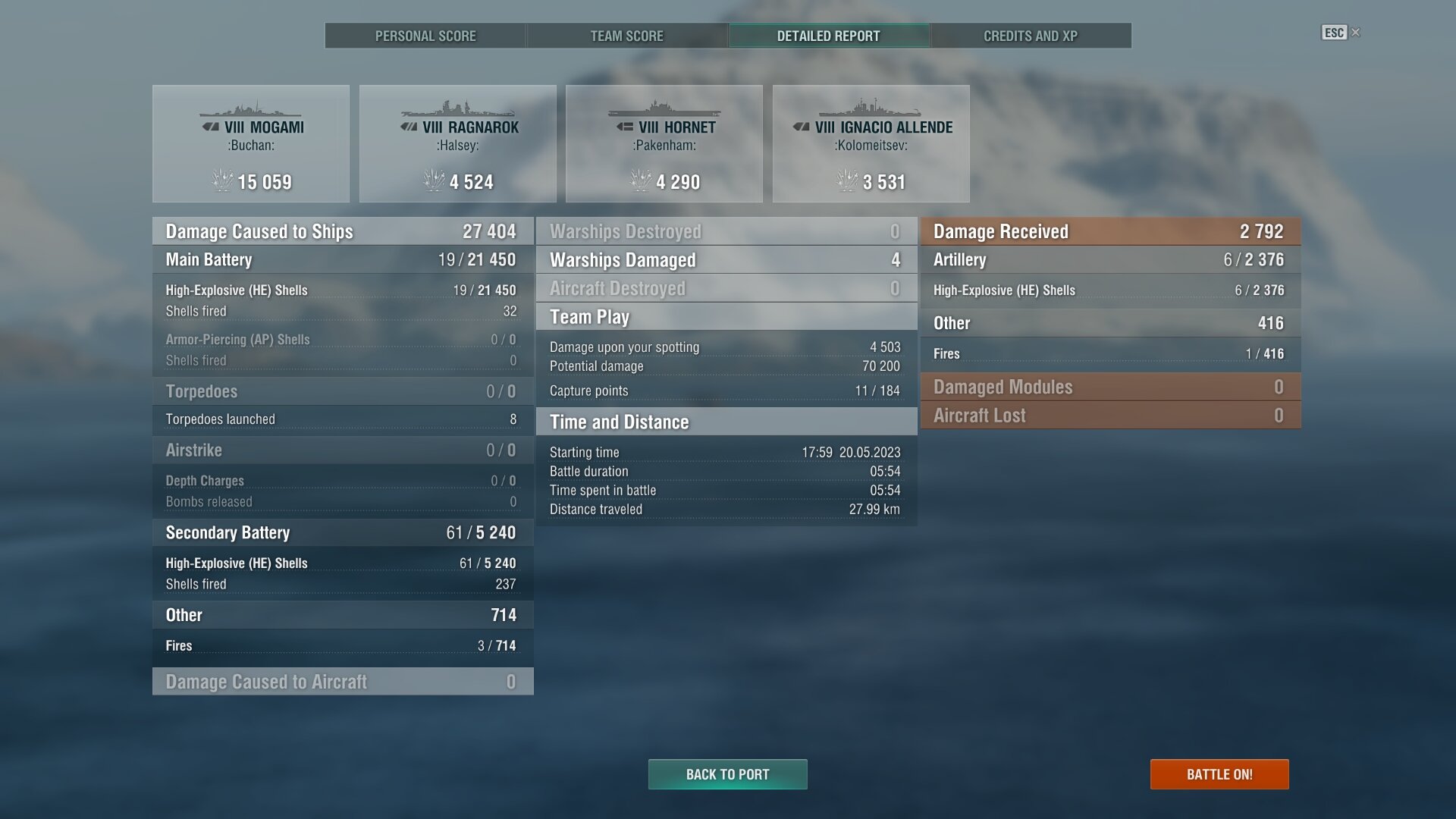
Task: Start another match with Battle On!
Action: pyautogui.click(x=1219, y=774)
